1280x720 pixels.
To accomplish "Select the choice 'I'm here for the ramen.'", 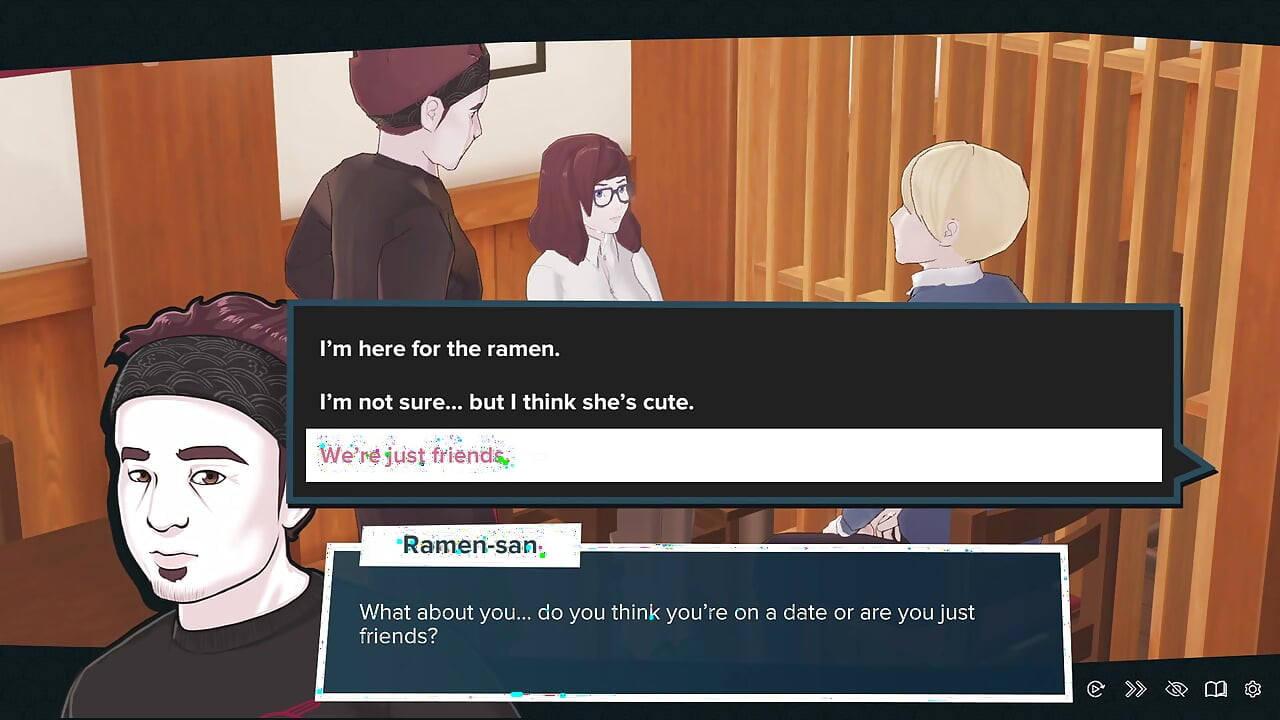I will pyautogui.click(x=438, y=349).
